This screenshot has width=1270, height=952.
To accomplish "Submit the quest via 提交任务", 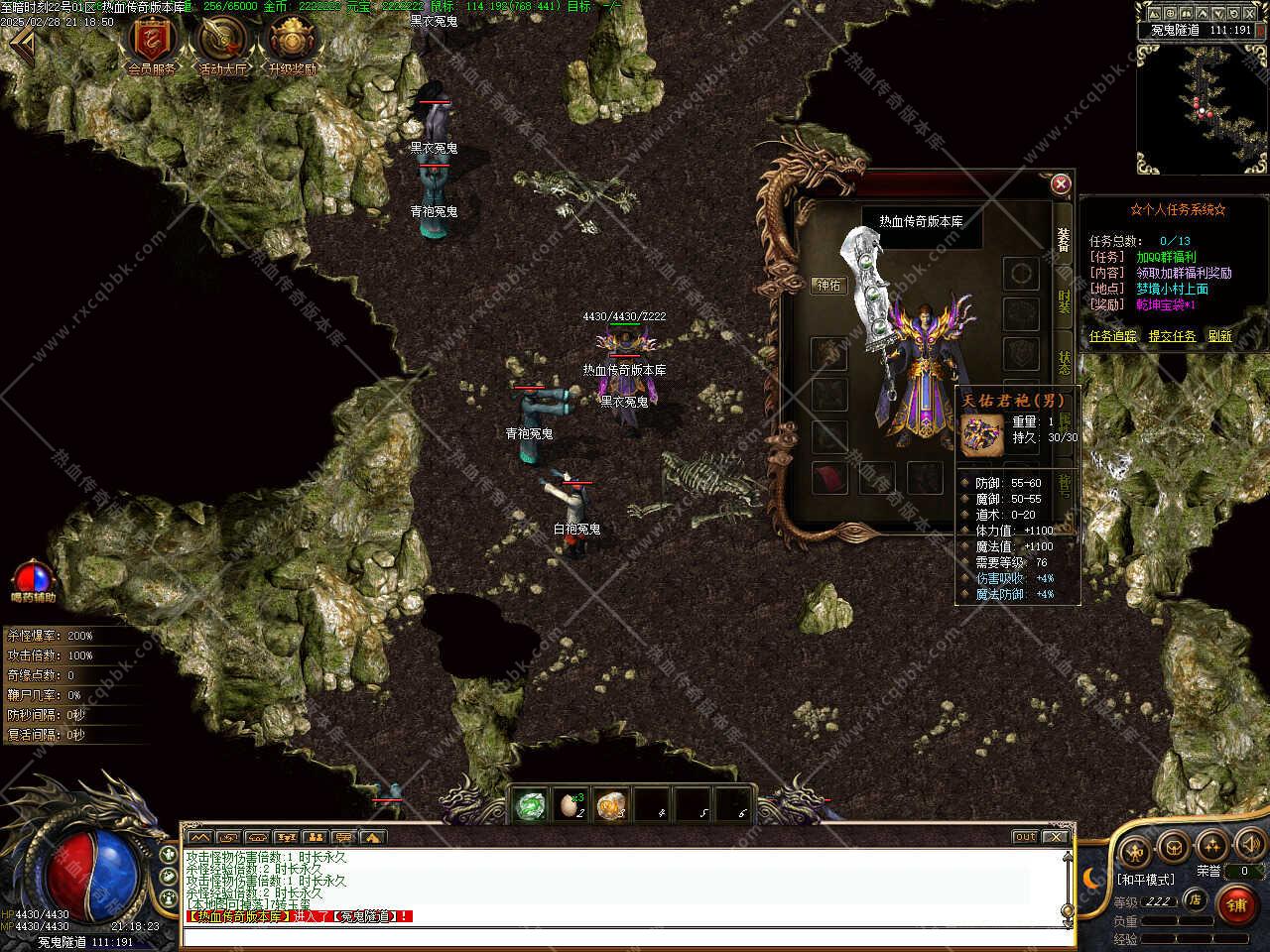I will pyautogui.click(x=1172, y=336).
